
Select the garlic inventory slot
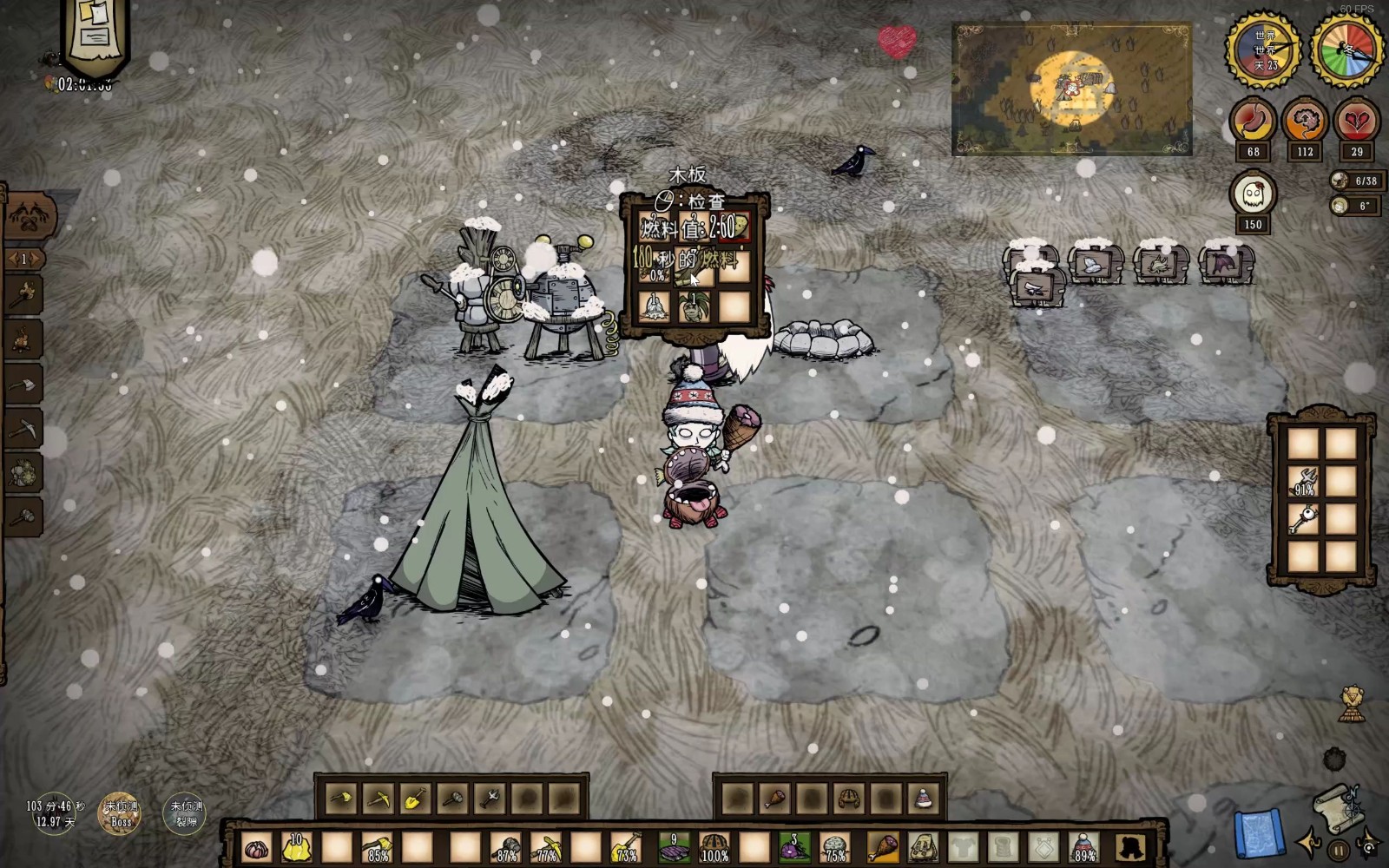257,847
